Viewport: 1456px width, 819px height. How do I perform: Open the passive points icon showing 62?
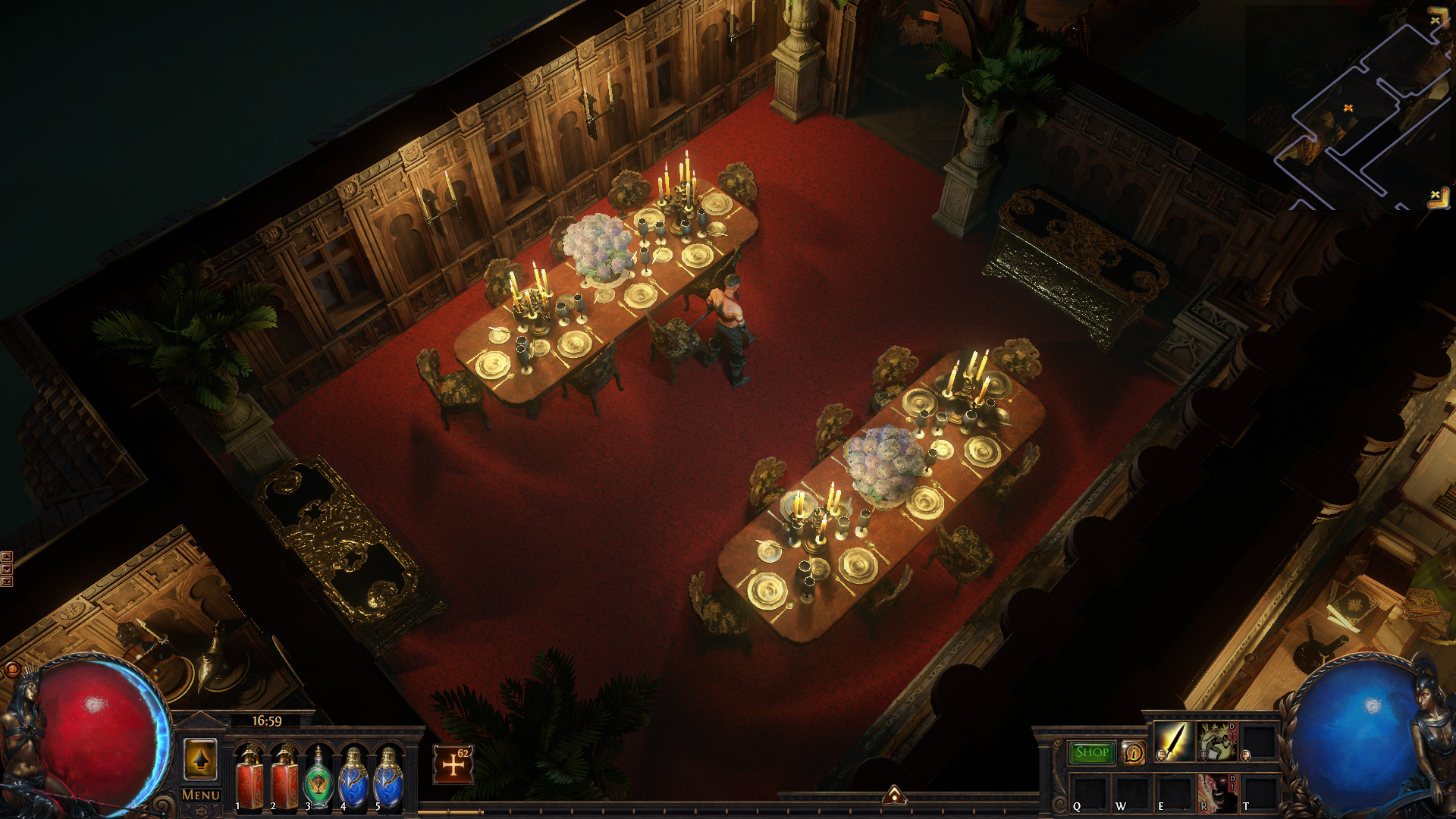pyautogui.click(x=453, y=764)
